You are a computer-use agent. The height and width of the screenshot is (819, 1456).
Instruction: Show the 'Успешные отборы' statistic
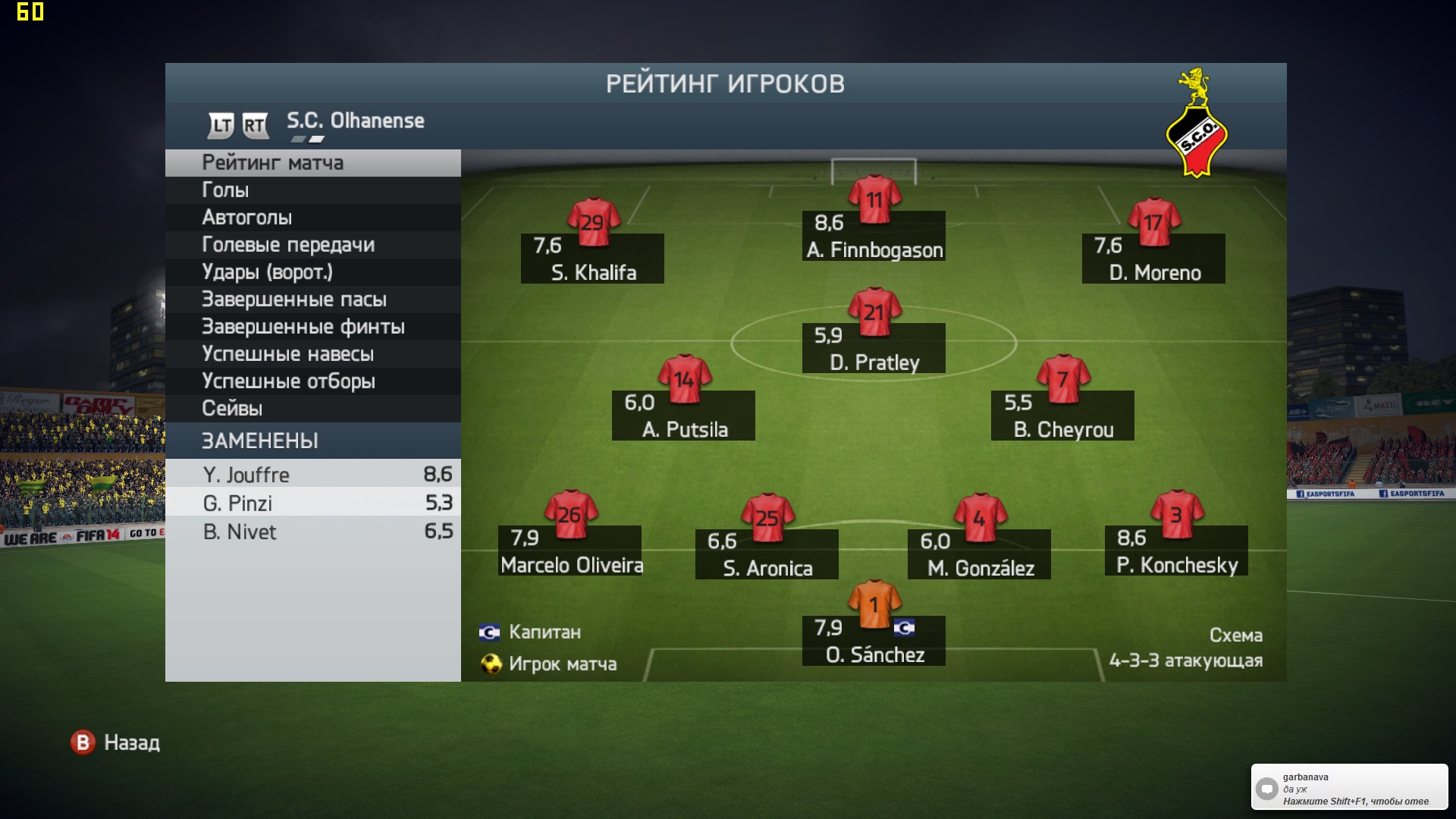[x=312, y=381]
